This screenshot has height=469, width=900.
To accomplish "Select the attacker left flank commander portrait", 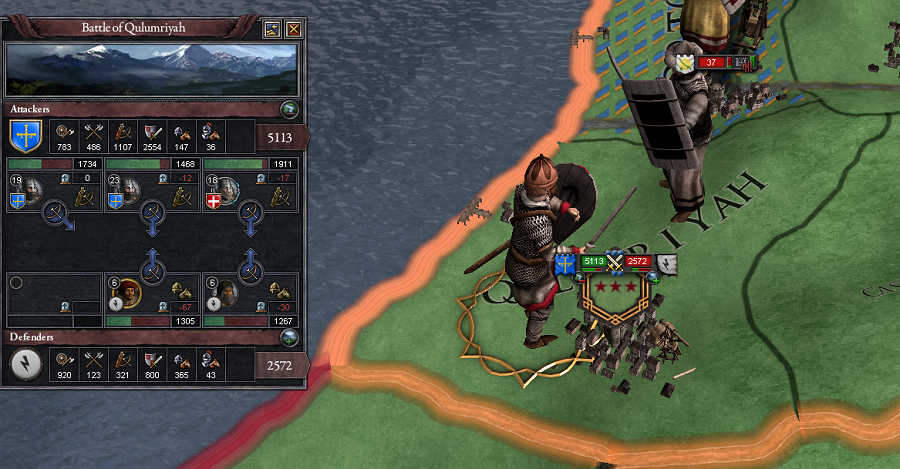I will tap(32, 188).
